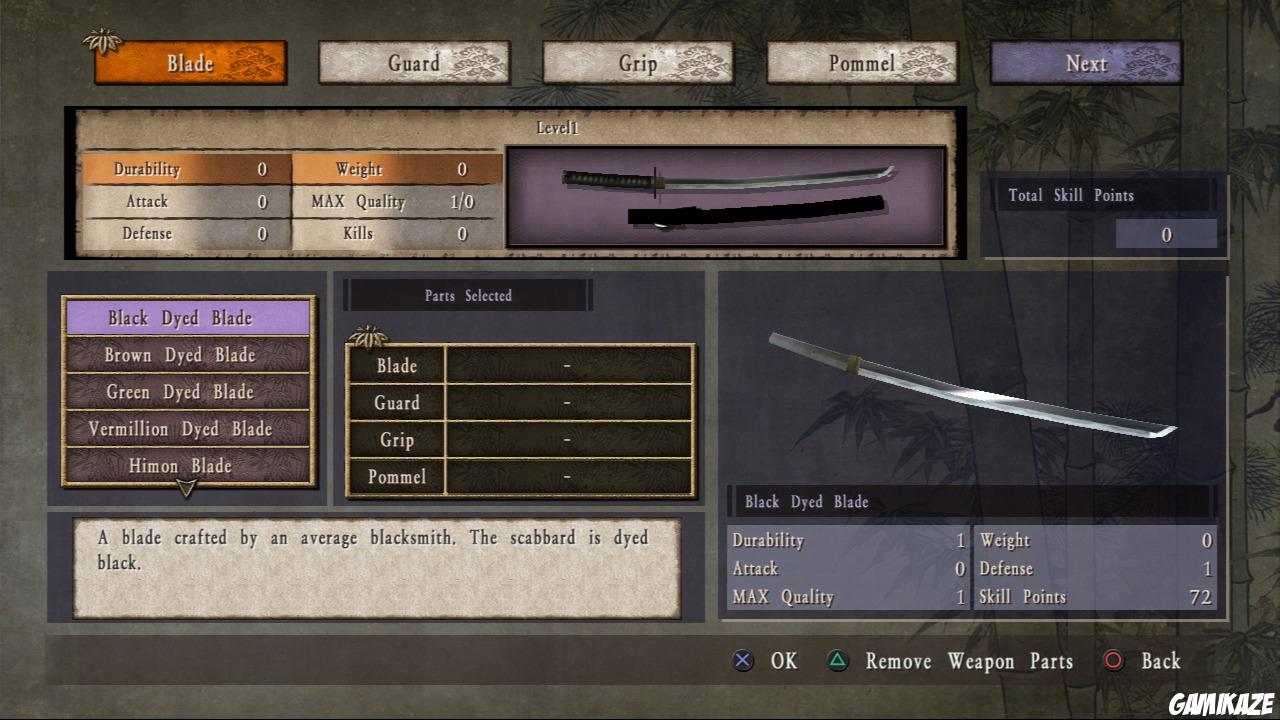The width and height of the screenshot is (1280, 720).
Task: Select the Himon Blade from the list
Action: pos(186,466)
